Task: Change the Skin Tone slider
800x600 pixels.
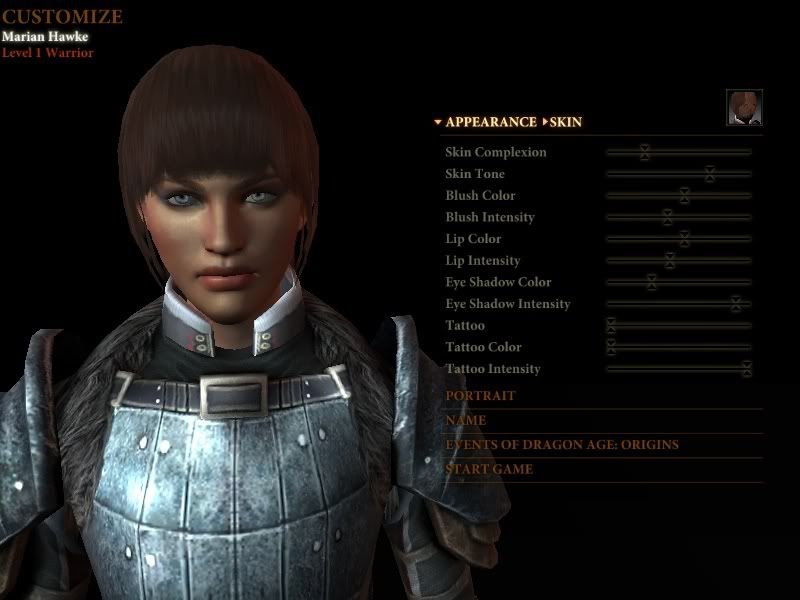Action: coord(709,174)
